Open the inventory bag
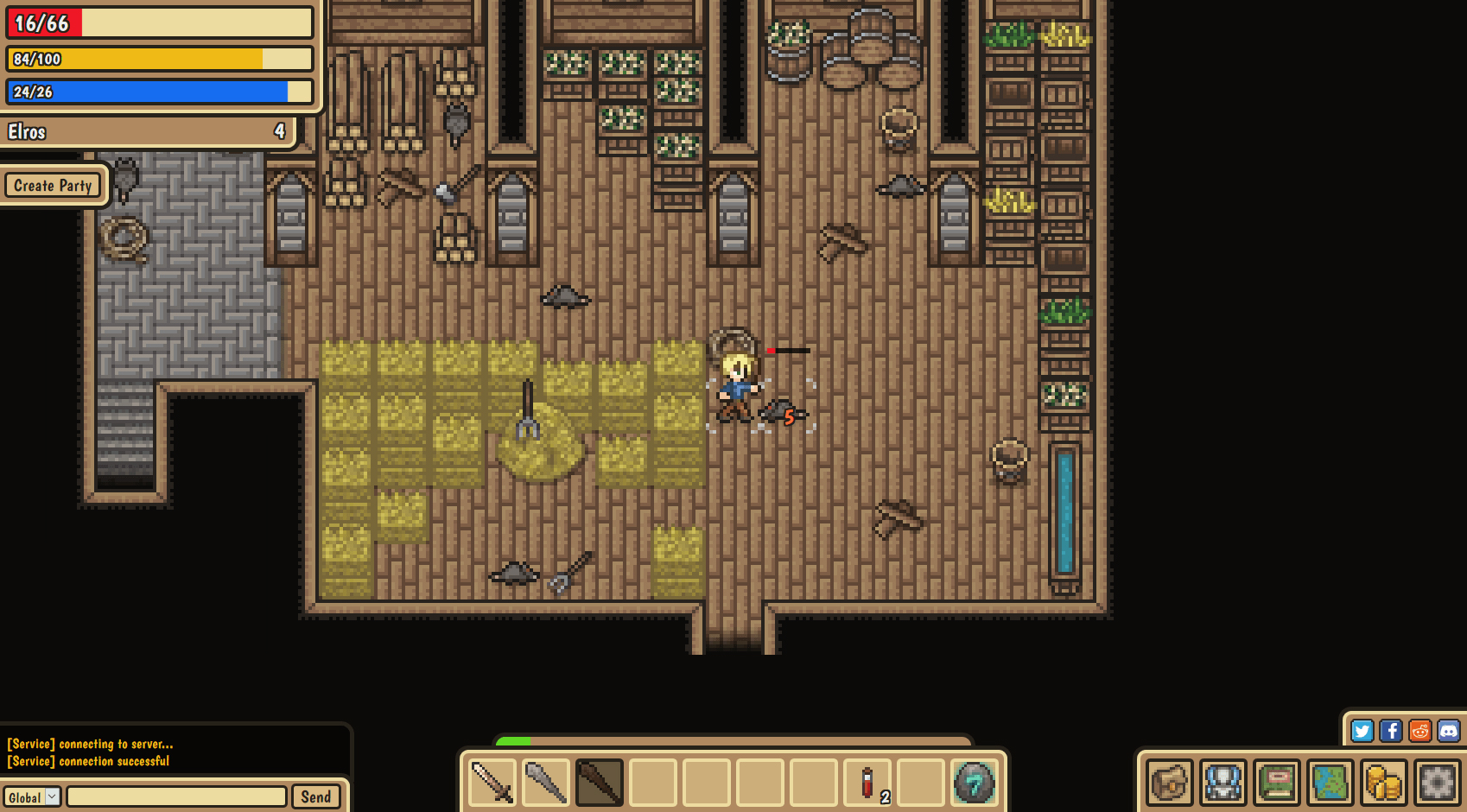The width and height of the screenshot is (1467, 812). (1170, 783)
